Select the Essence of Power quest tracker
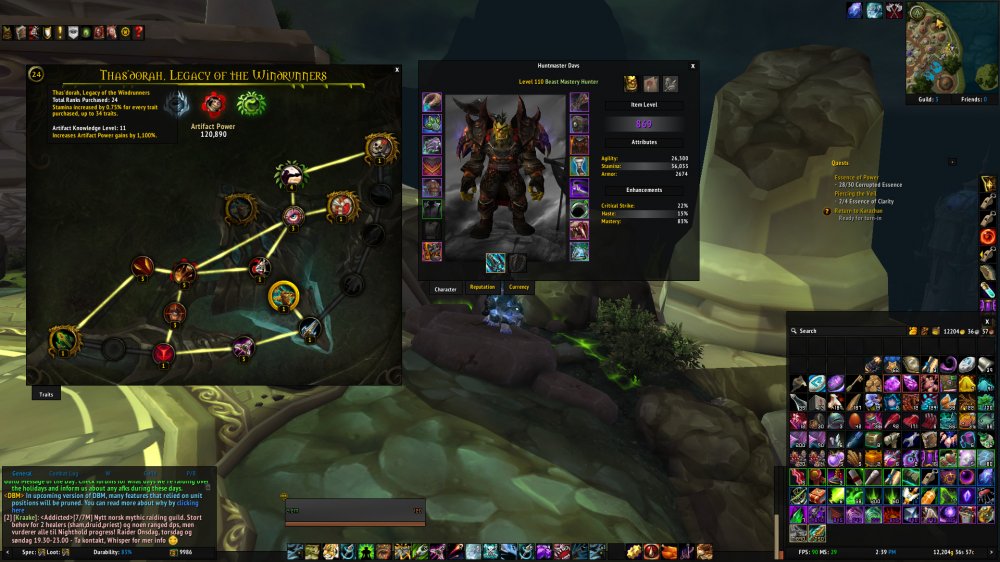 coord(857,177)
